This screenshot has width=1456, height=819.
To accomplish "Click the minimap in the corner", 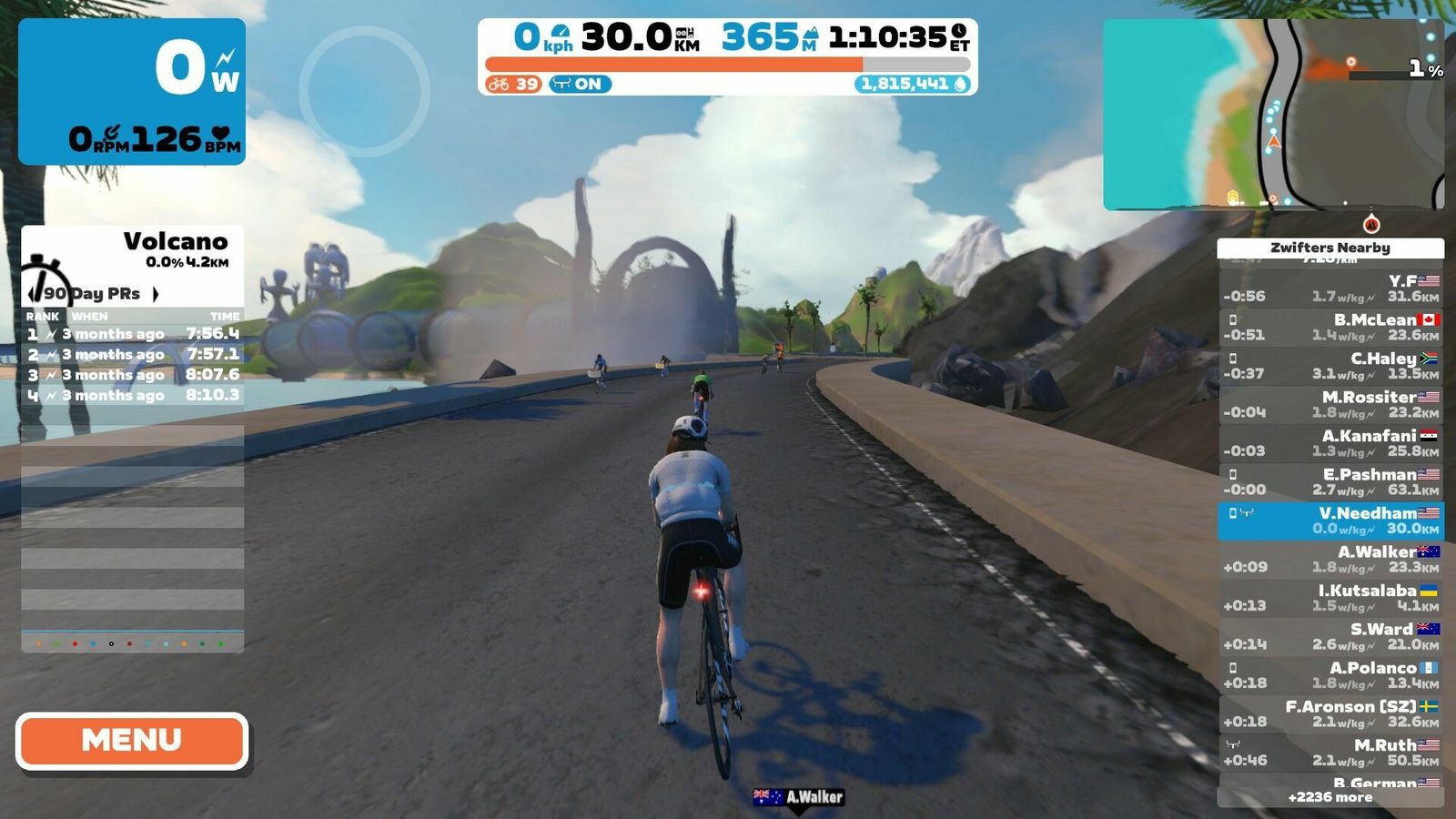I will pos(1273,115).
